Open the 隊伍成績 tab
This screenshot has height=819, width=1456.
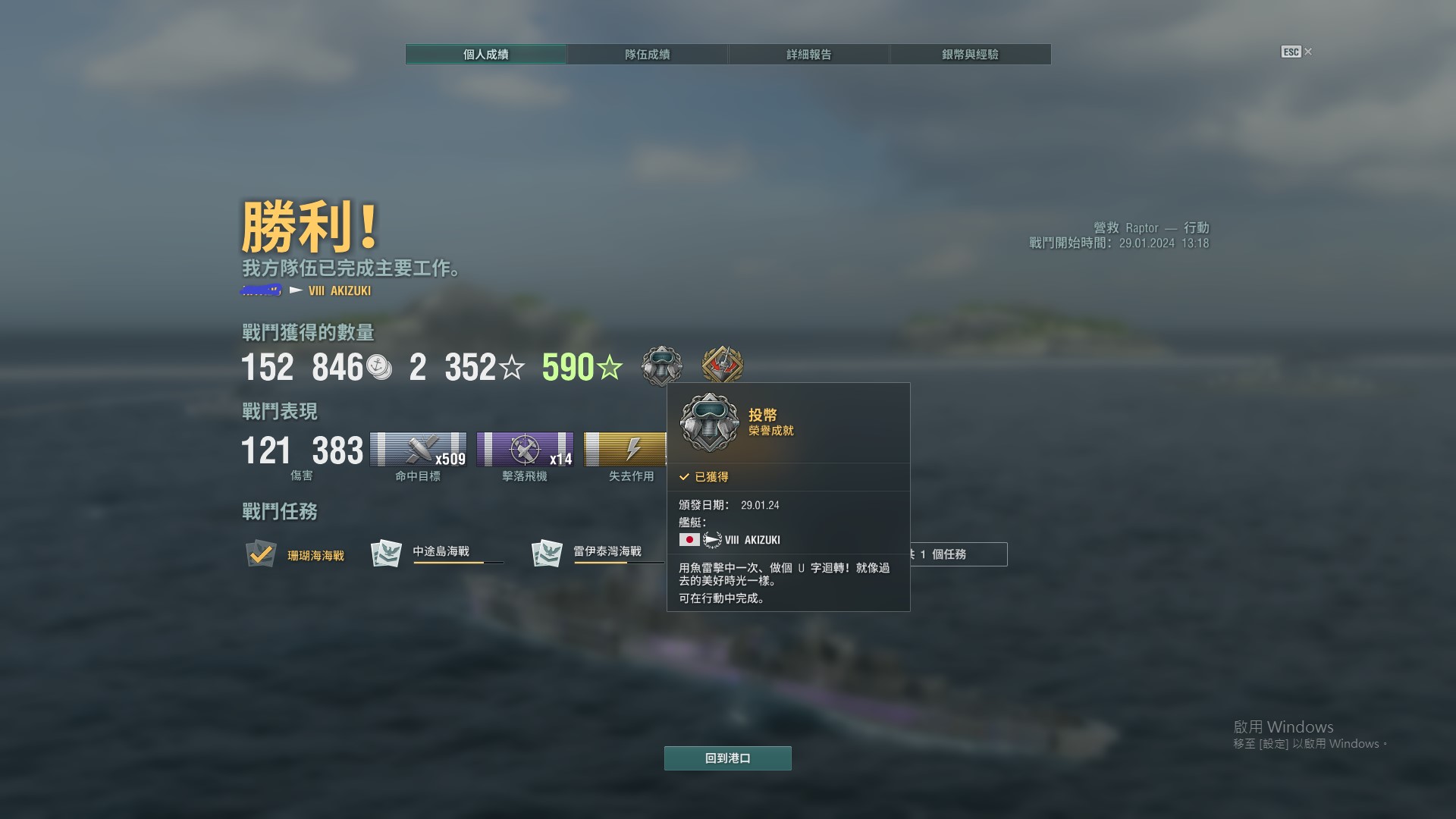pos(647,55)
